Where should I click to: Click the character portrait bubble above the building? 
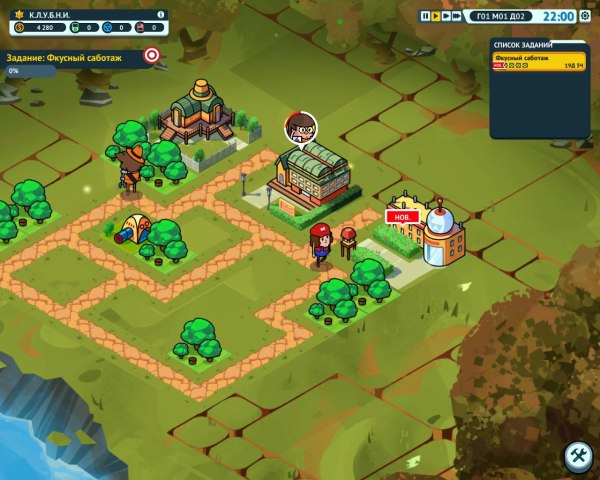point(300,127)
